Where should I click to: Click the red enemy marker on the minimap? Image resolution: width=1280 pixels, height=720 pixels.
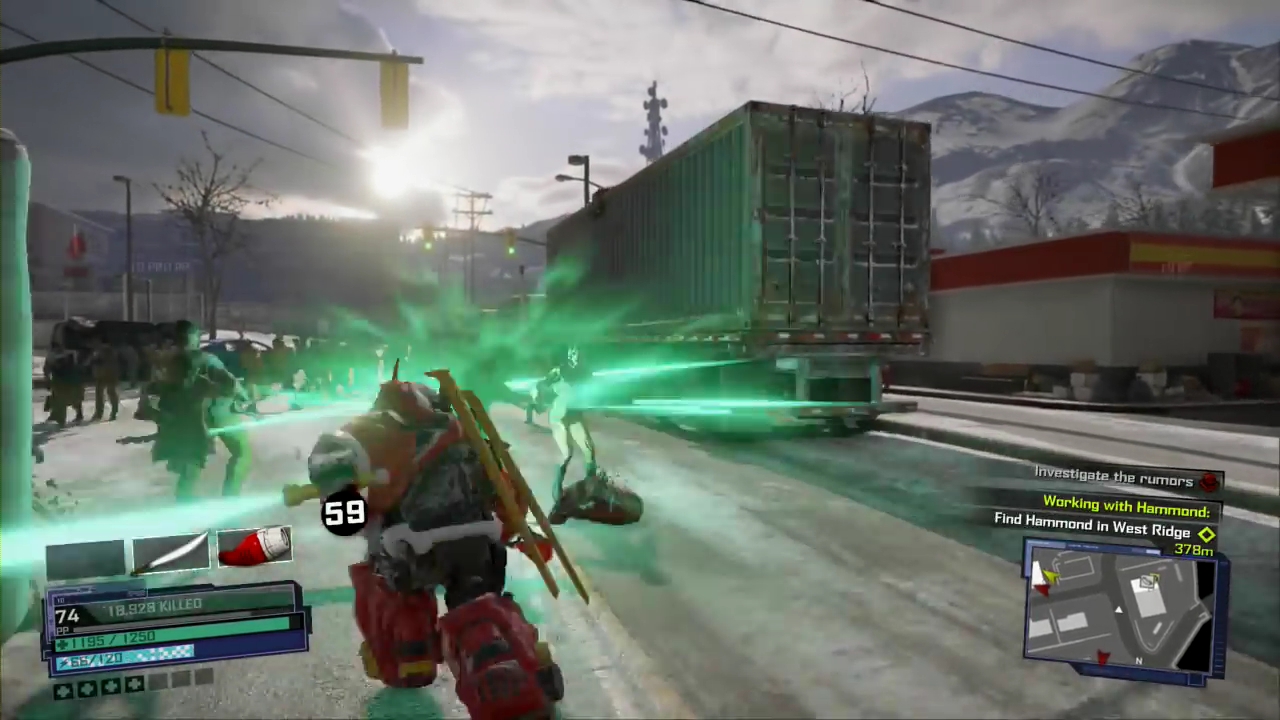(x=1103, y=656)
